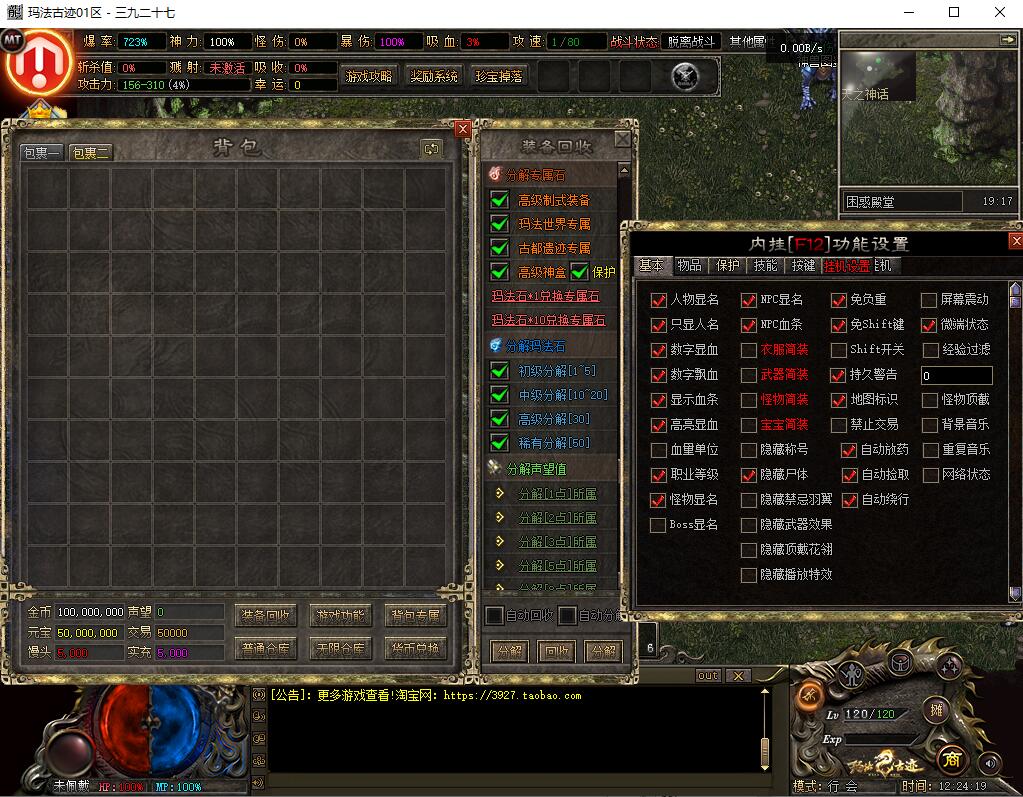This screenshot has width=1023, height=797.
Task: Click the 玛法石*10兑换专属石 link
Action: point(548,320)
